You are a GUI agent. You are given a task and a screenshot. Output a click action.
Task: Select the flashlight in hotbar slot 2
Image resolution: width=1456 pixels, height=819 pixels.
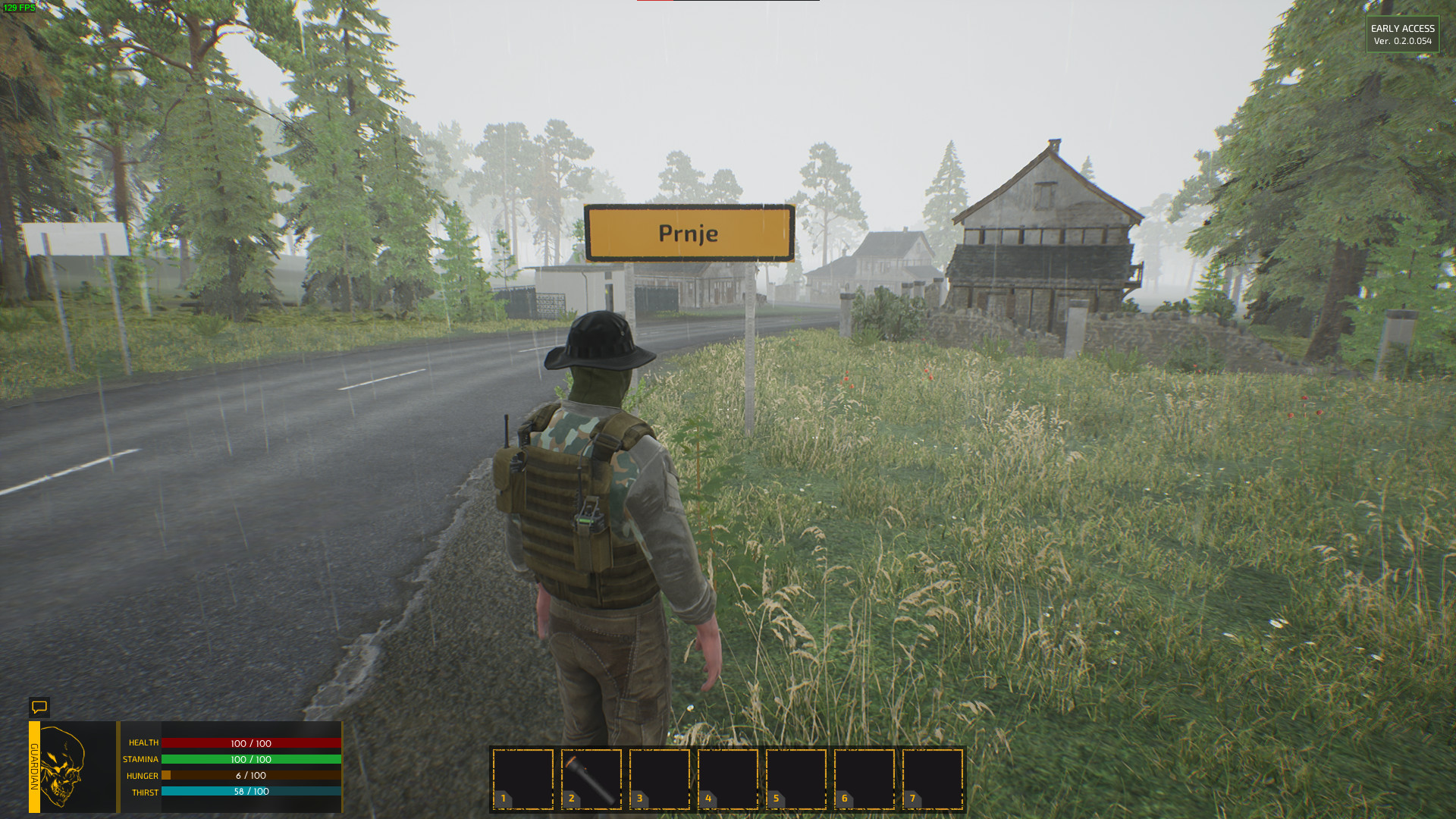pos(591,779)
